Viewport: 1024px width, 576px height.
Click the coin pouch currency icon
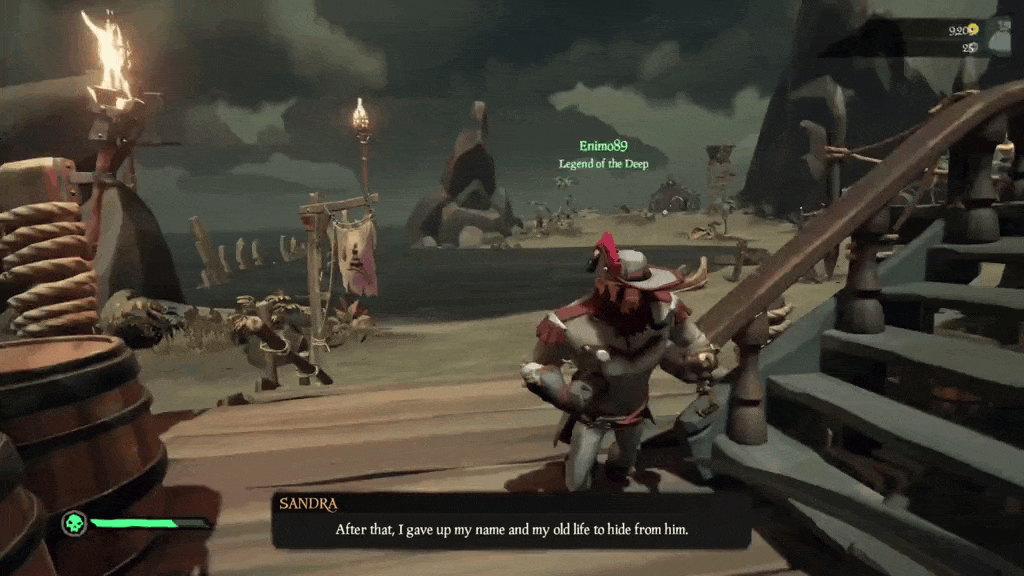997,36
